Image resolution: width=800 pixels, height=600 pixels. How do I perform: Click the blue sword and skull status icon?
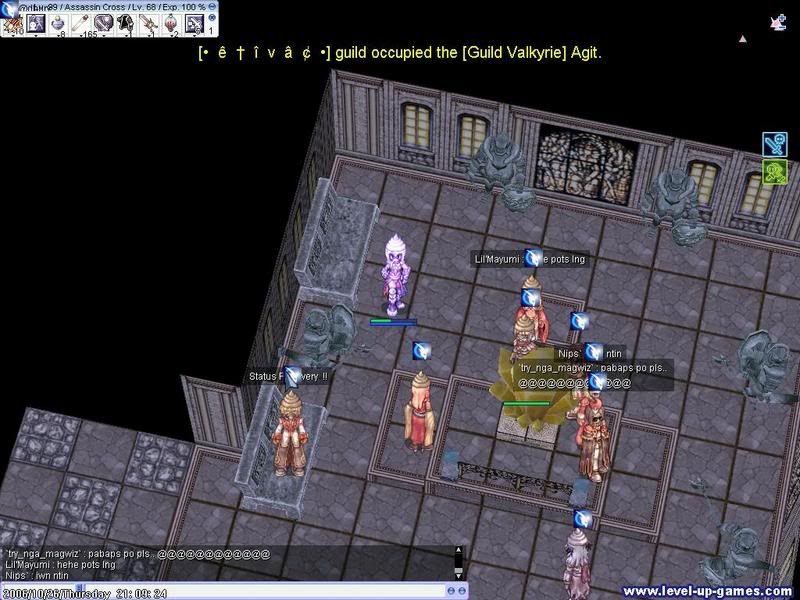point(775,144)
